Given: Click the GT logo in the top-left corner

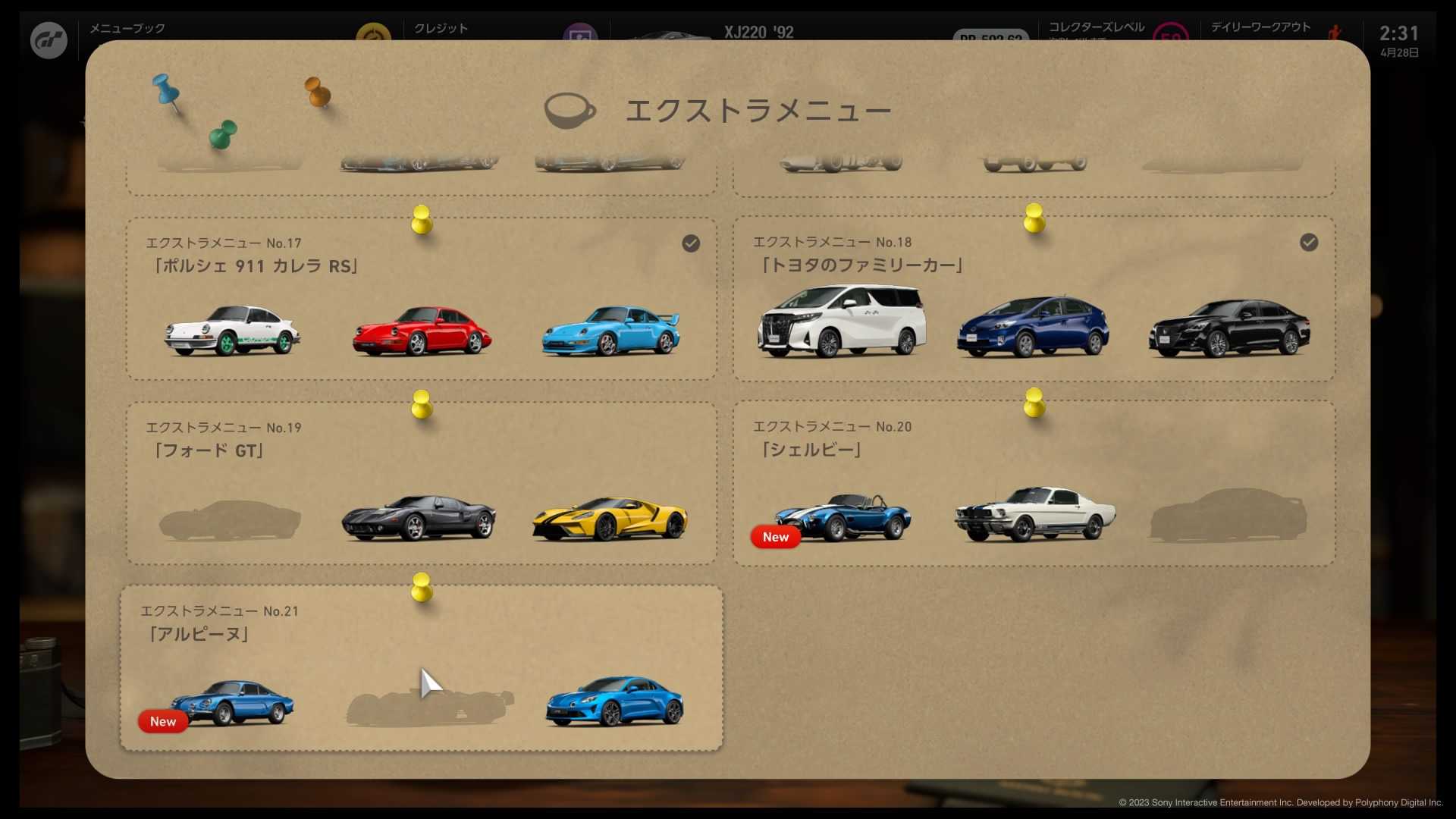Looking at the screenshot, I should pos(48,39).
